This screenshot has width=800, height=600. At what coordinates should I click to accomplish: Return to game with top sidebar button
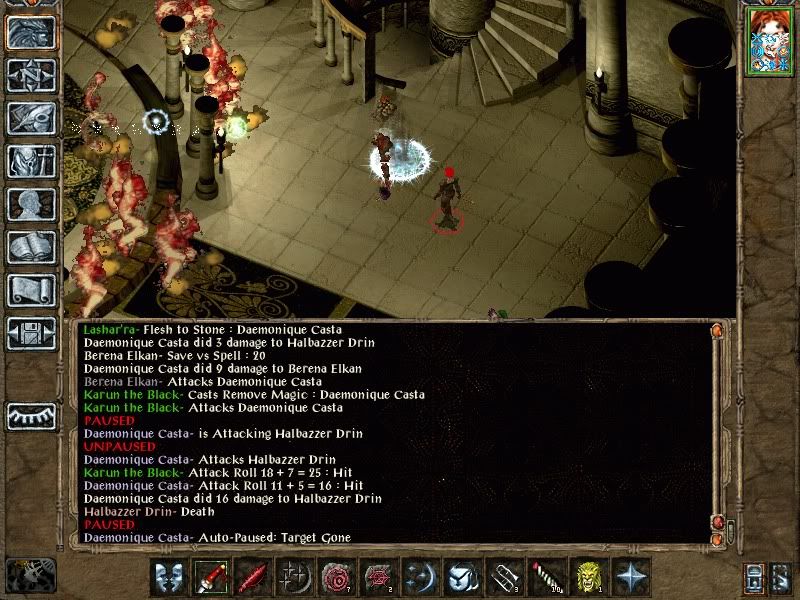31,34
